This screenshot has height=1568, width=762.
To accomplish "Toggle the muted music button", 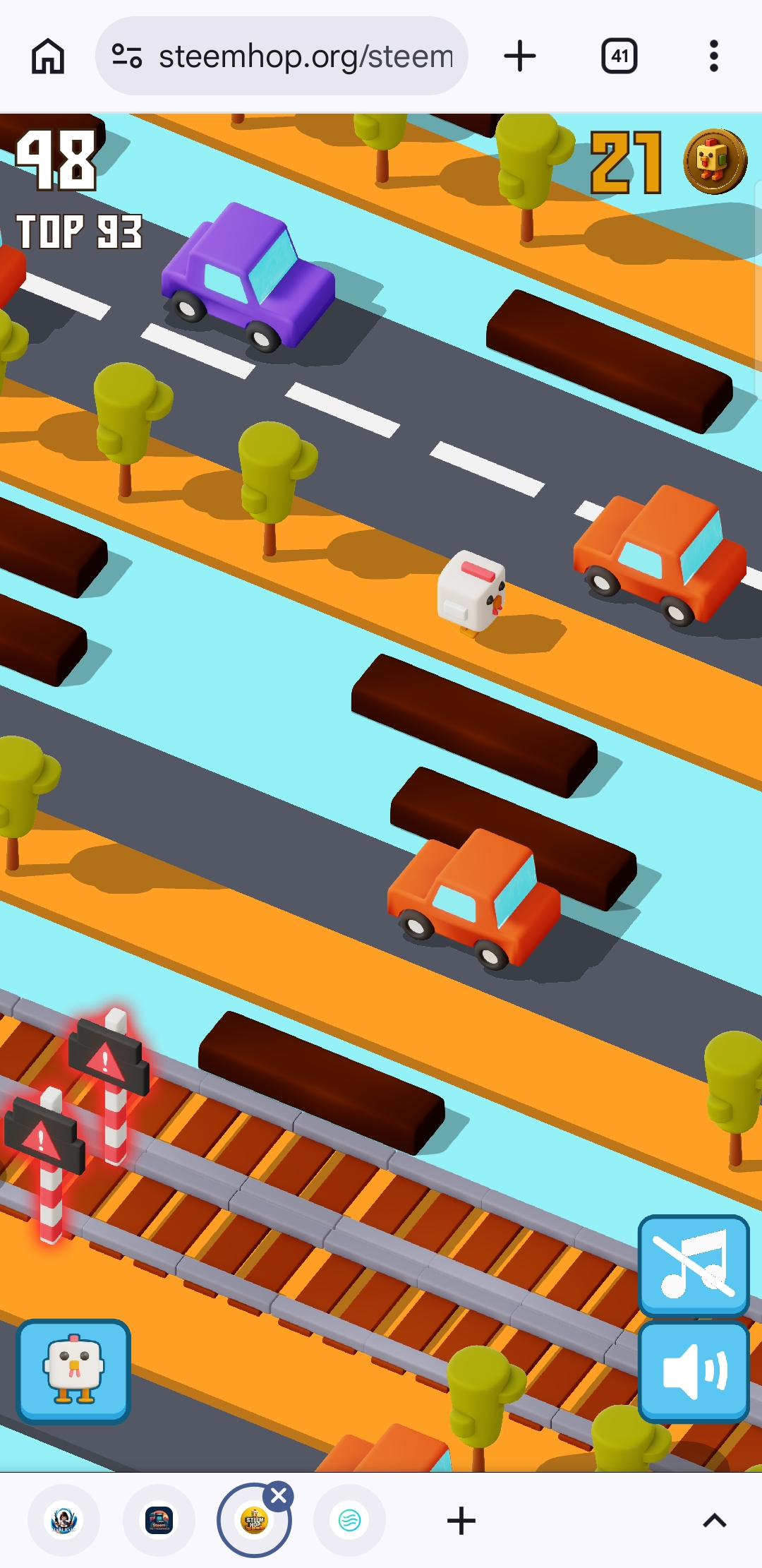I will click(694, 1264).
